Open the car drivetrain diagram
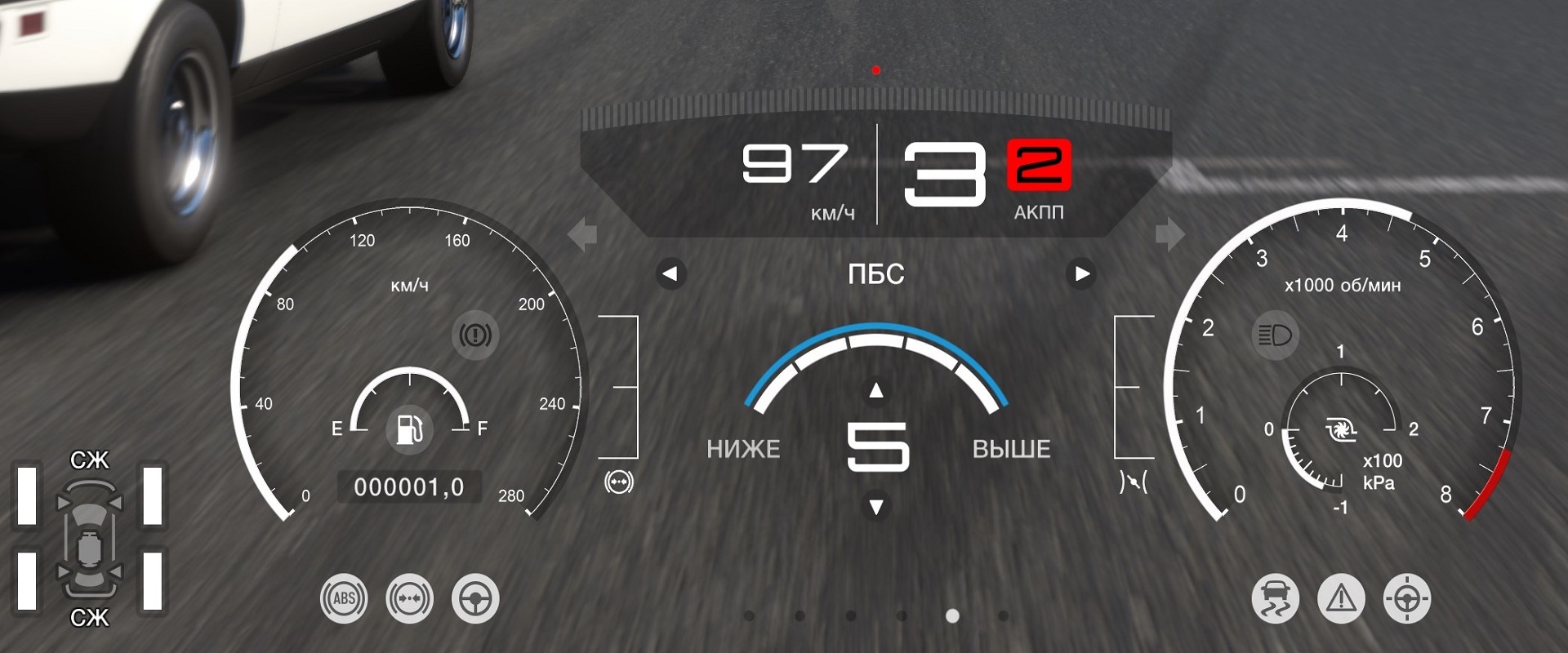Viewport: 1568px width, 653px height. pyautogui.click(x=89, y=539)
